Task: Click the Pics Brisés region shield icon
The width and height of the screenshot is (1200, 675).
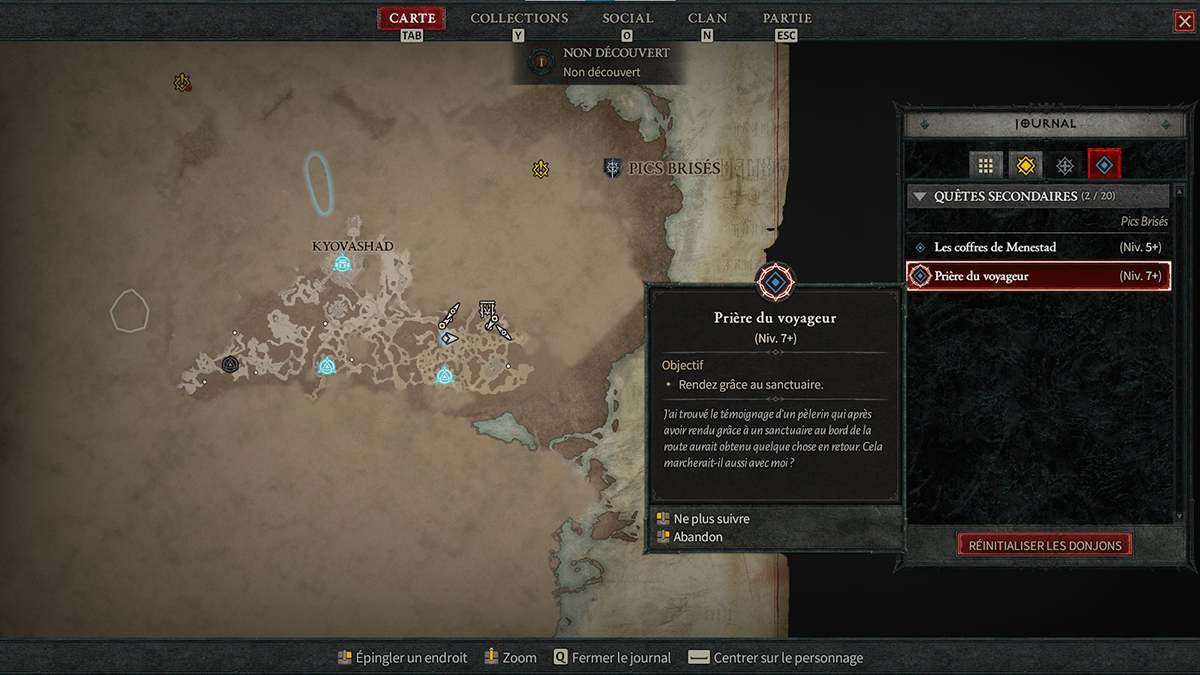Action: tap(612, 168)
